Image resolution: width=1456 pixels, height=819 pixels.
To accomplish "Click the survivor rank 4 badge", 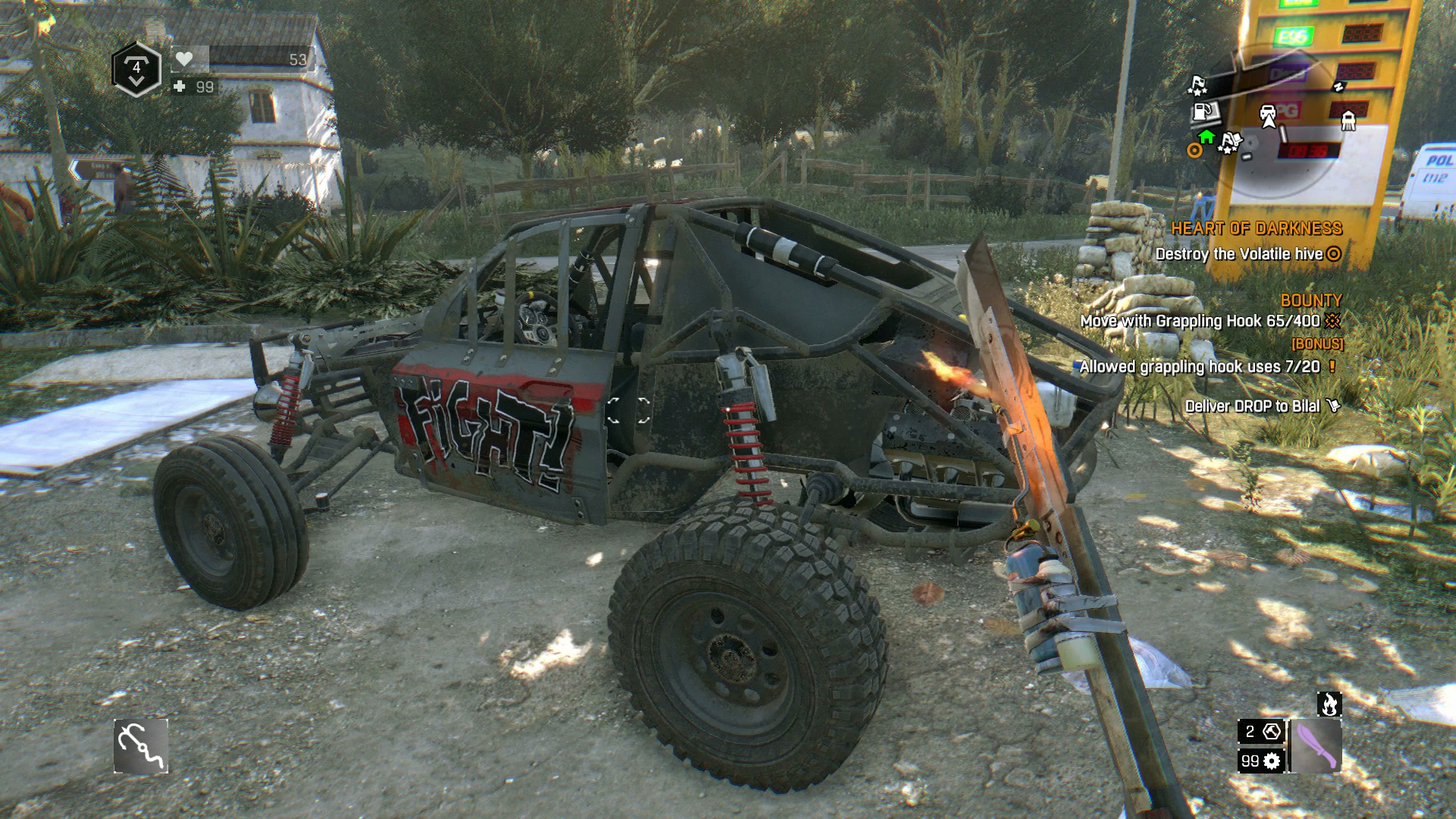I will (136, 70).
